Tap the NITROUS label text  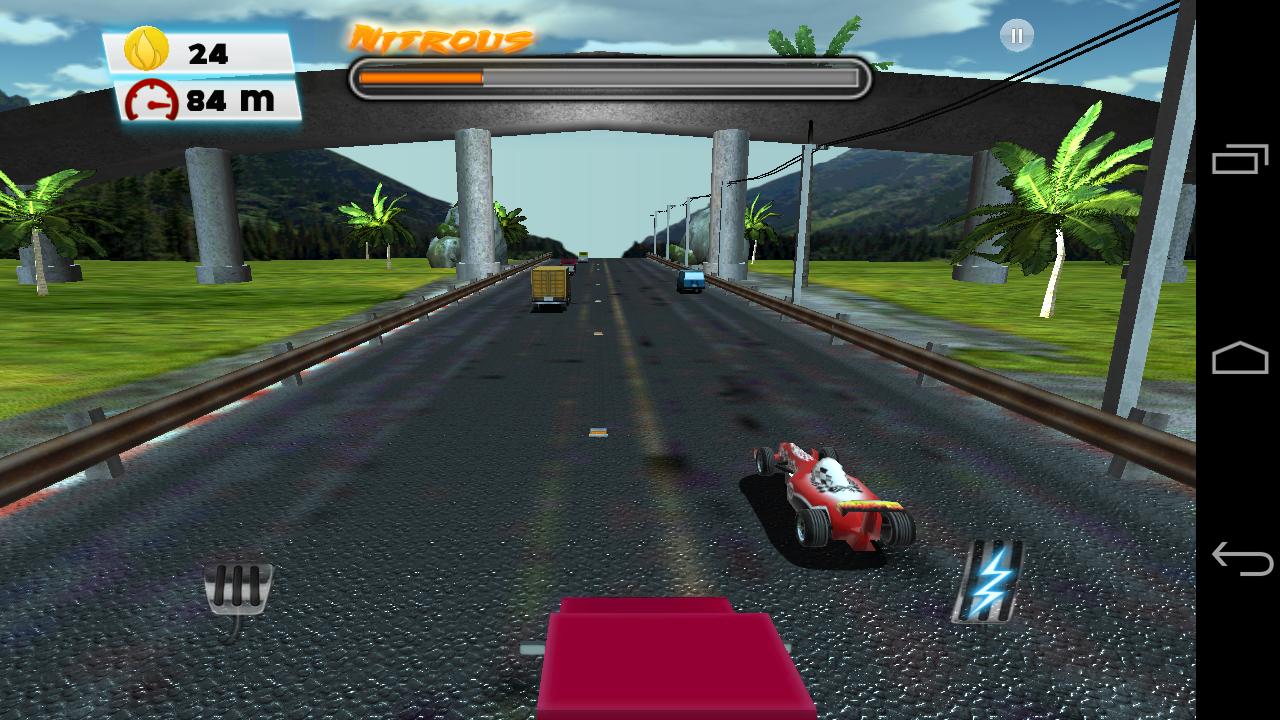pos(440,38)
